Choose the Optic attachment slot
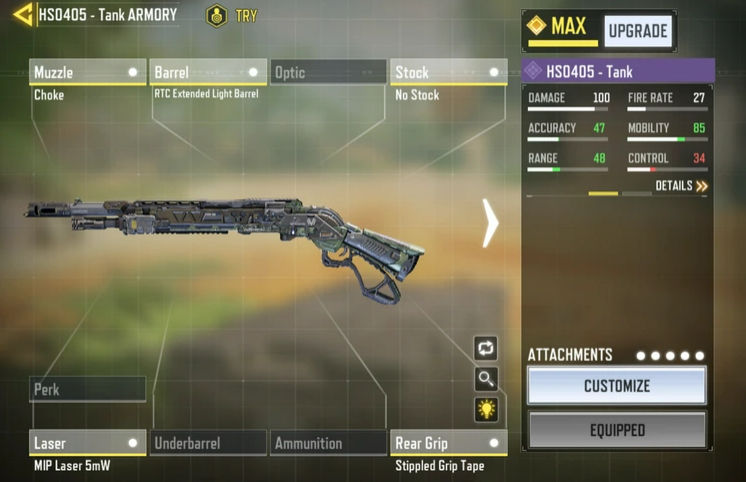746x482 pixels. pos(328,72)
